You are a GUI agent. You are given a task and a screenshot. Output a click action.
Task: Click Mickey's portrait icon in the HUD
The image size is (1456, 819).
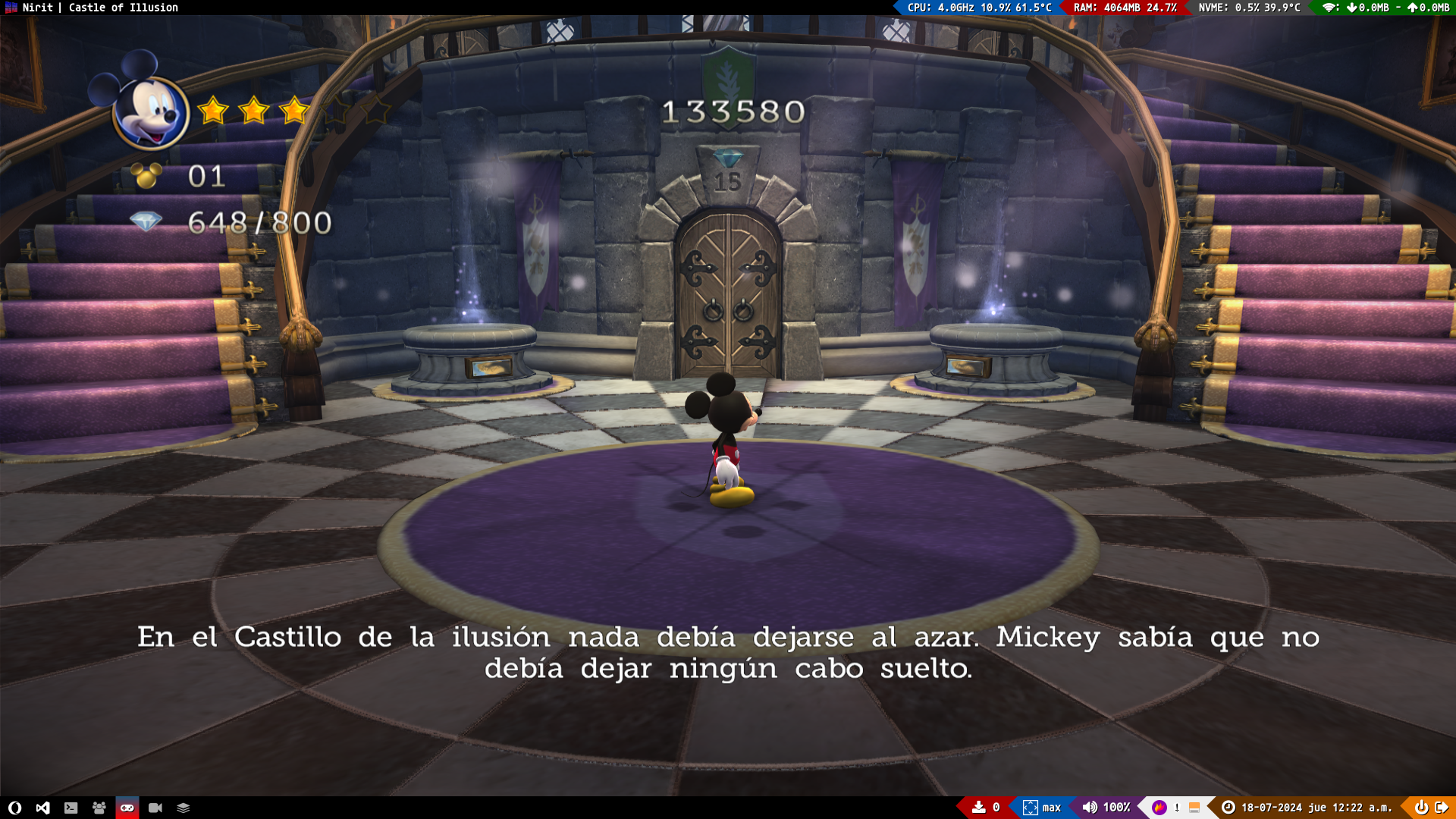(x=149, y=112)
